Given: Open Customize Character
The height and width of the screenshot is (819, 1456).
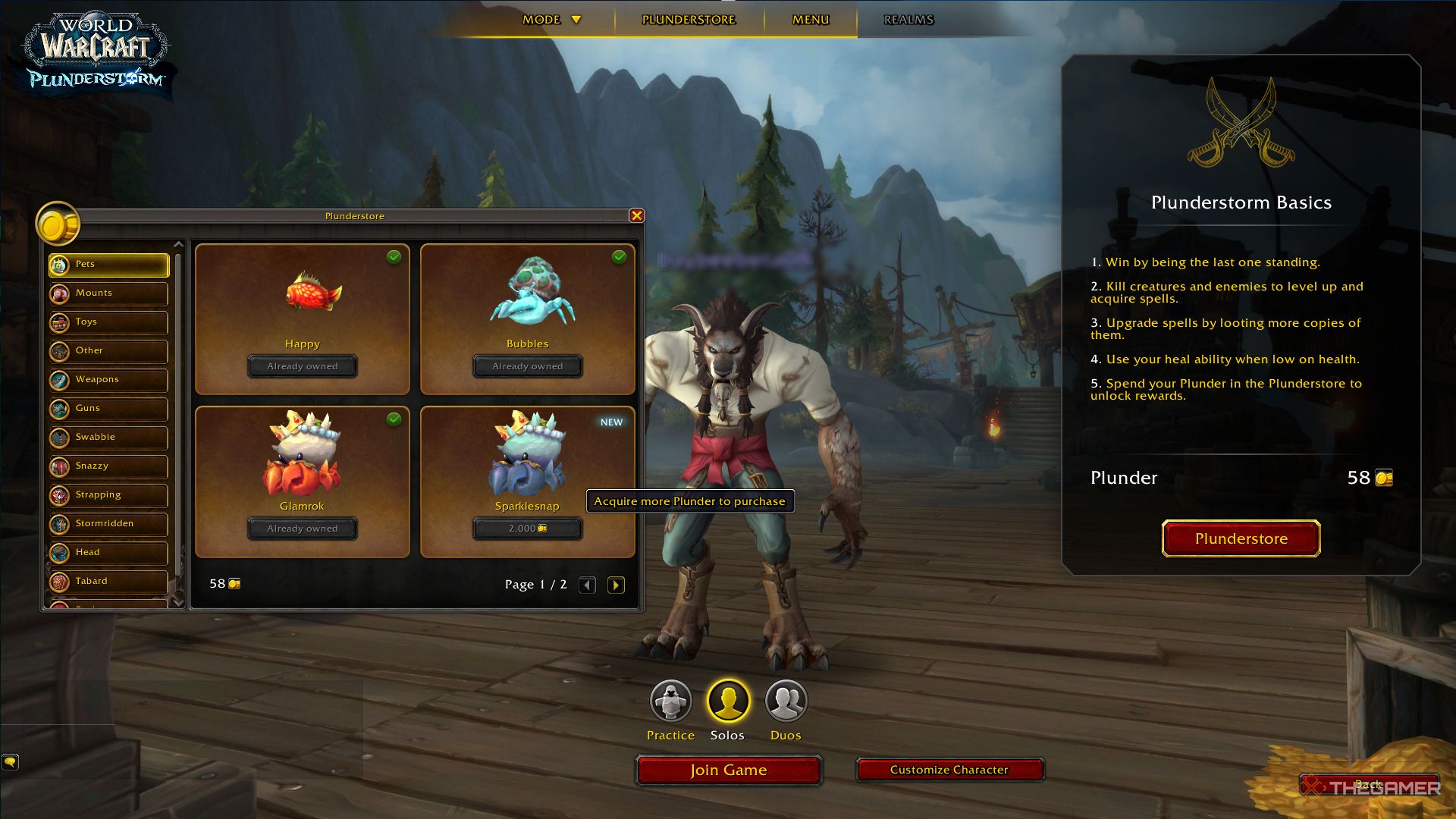Looking at the screenshot, I should (x=949, y=770).
